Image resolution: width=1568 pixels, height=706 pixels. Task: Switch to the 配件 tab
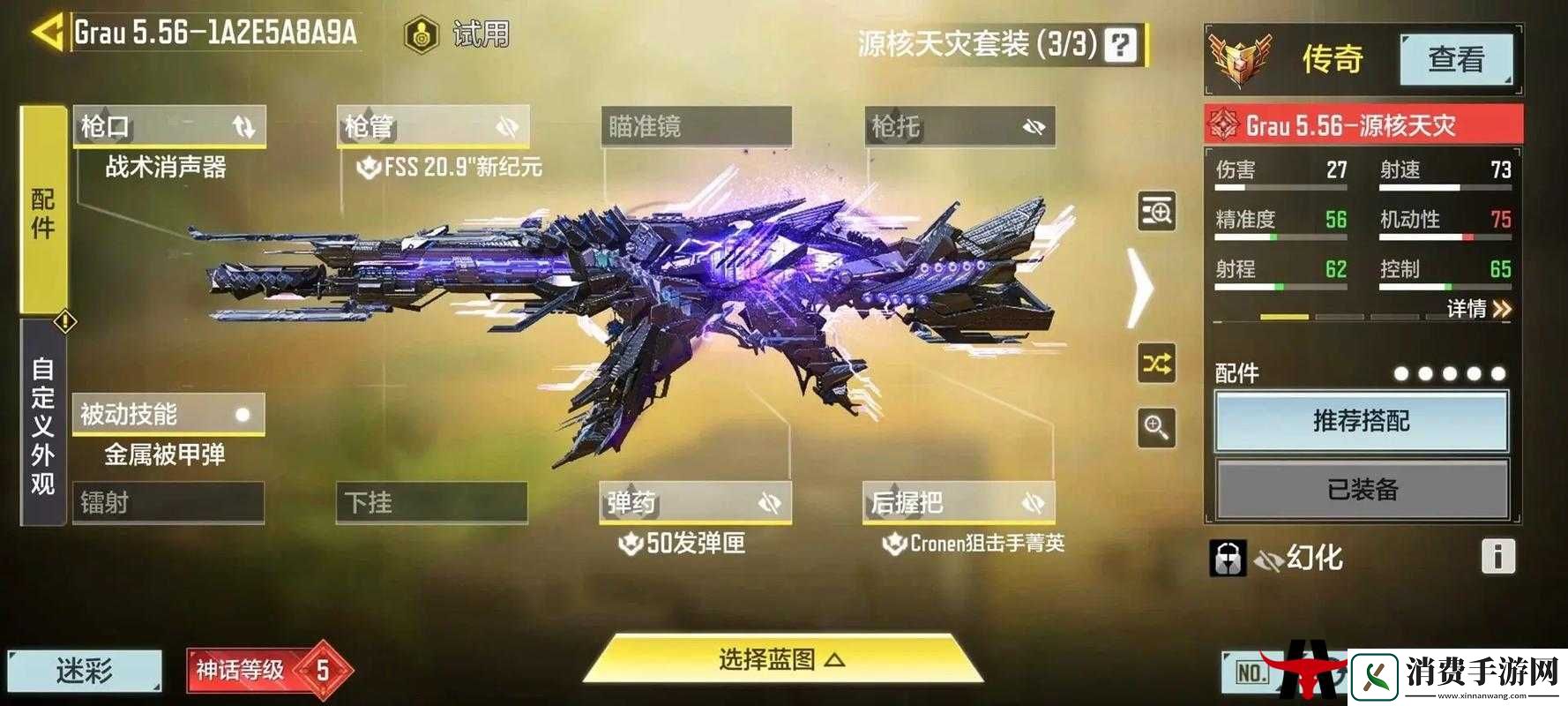(x=39, y=214)
